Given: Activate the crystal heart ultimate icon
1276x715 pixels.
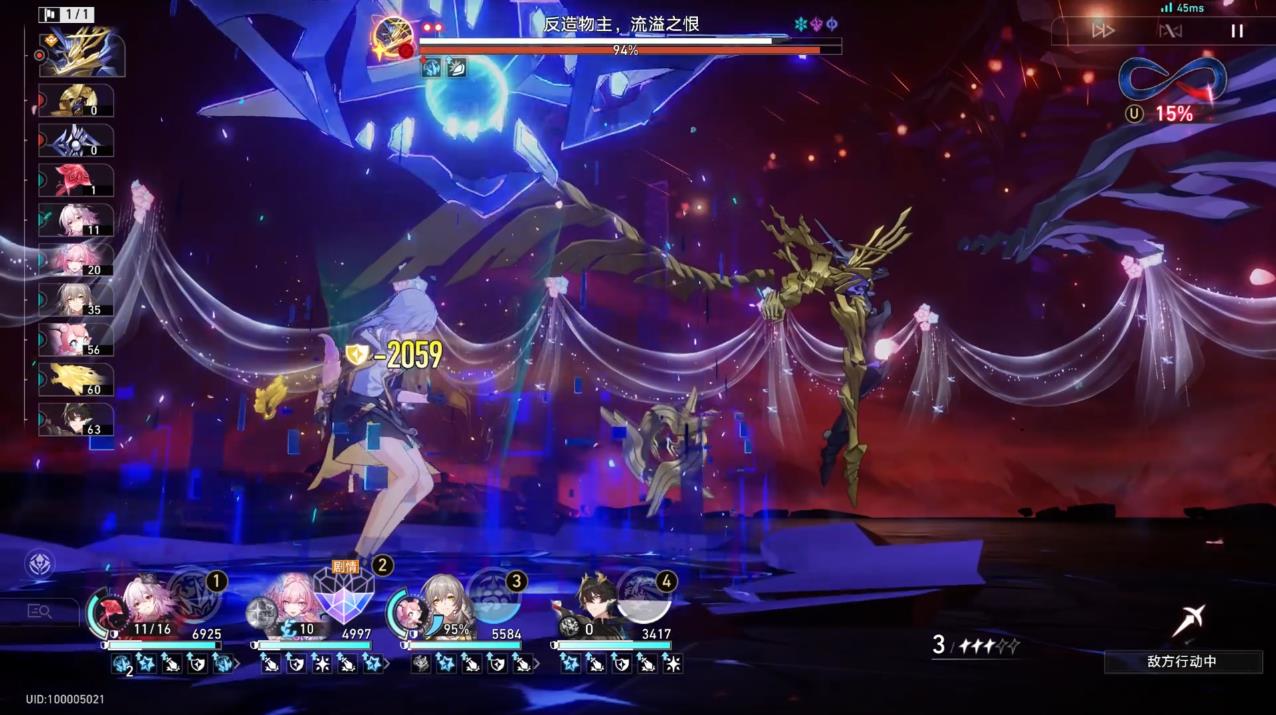Looking at the screenshot, I should (x=344, y=592).
